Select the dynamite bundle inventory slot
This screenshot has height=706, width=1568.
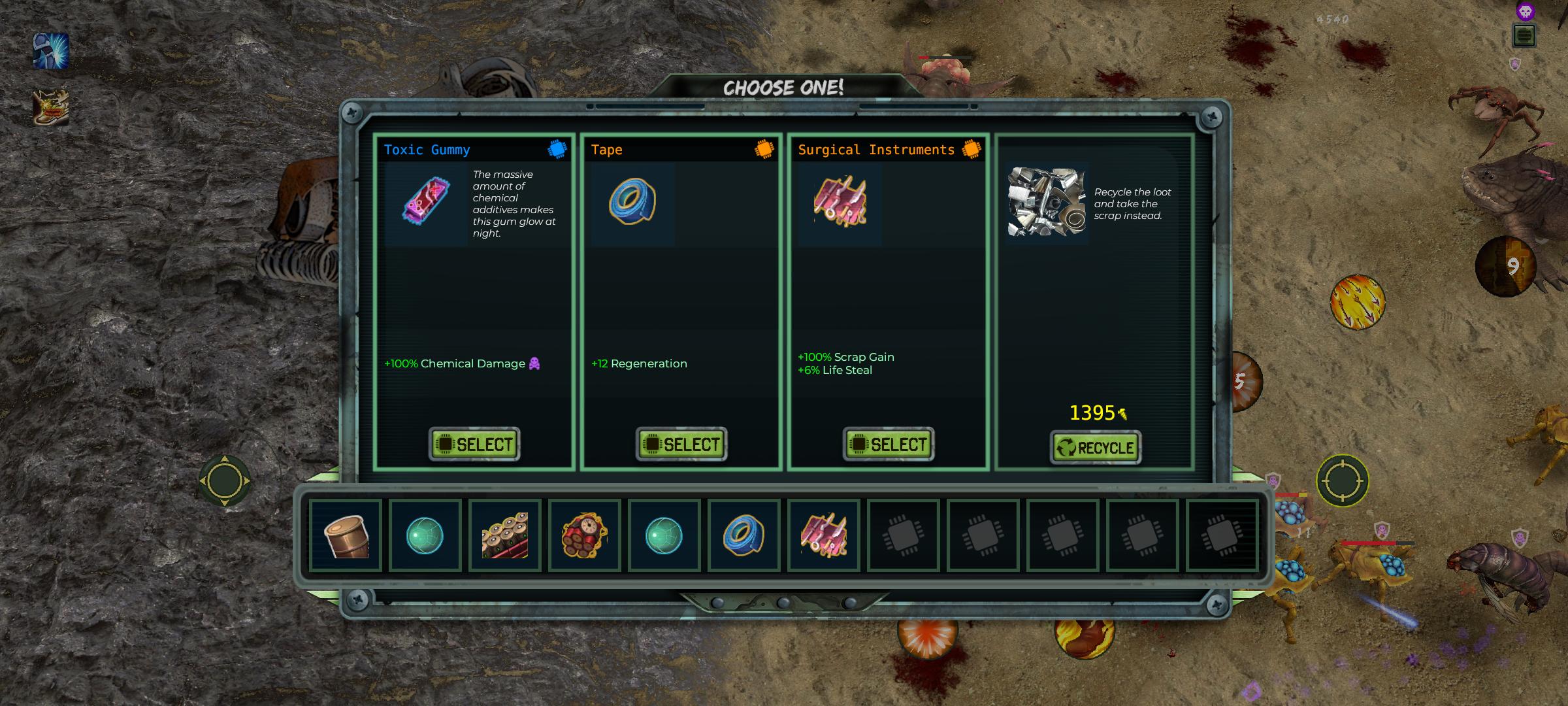pos(584,535)
